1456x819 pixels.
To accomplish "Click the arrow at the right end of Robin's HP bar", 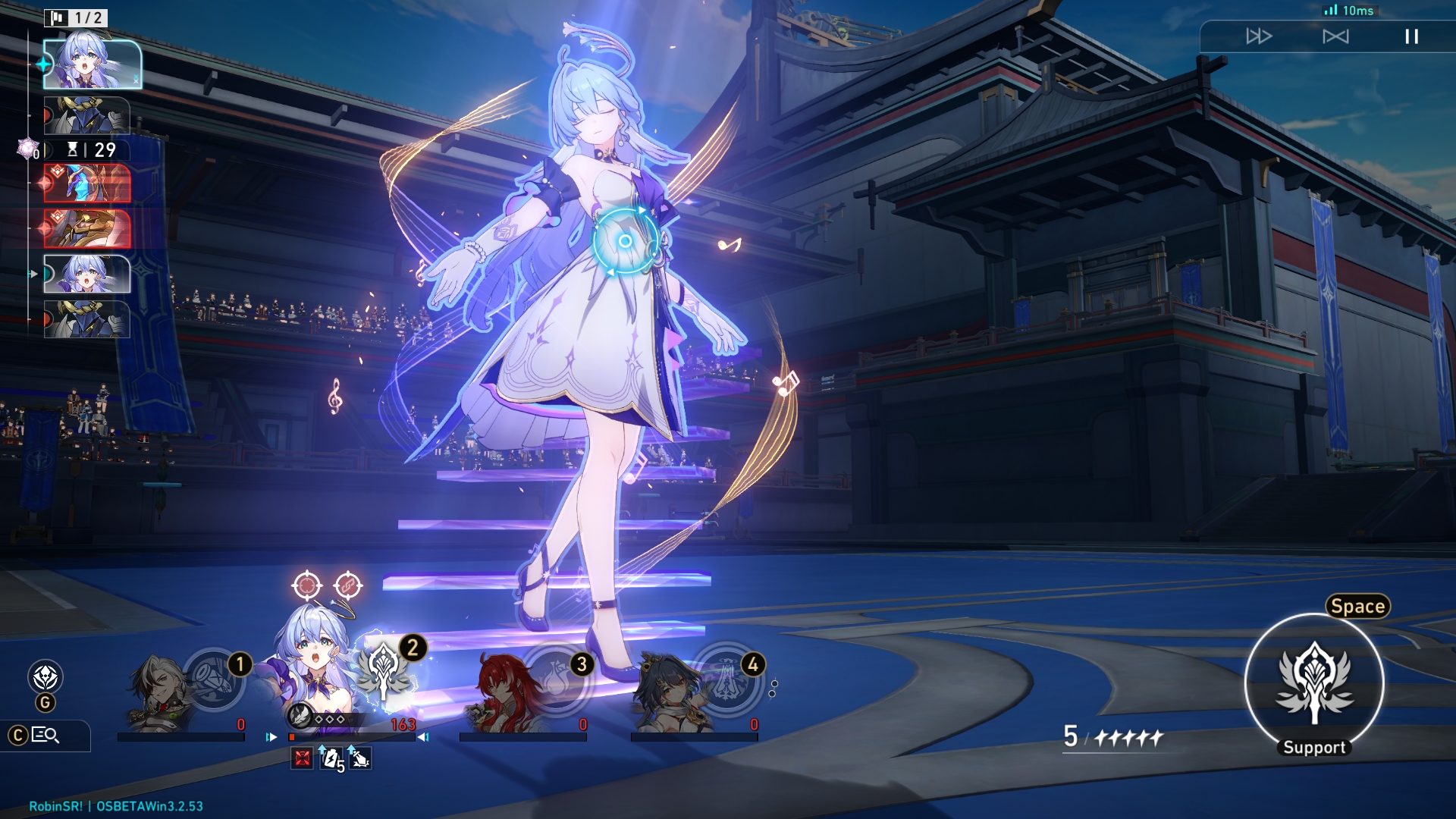I will pos(423,736).
